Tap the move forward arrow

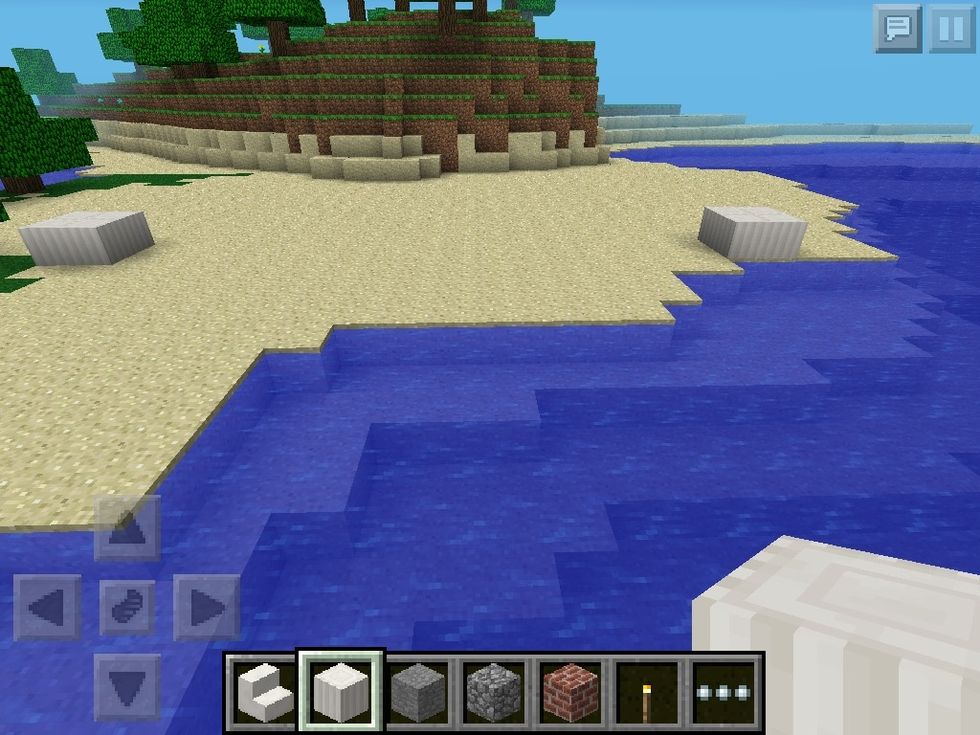coord(127,528)
